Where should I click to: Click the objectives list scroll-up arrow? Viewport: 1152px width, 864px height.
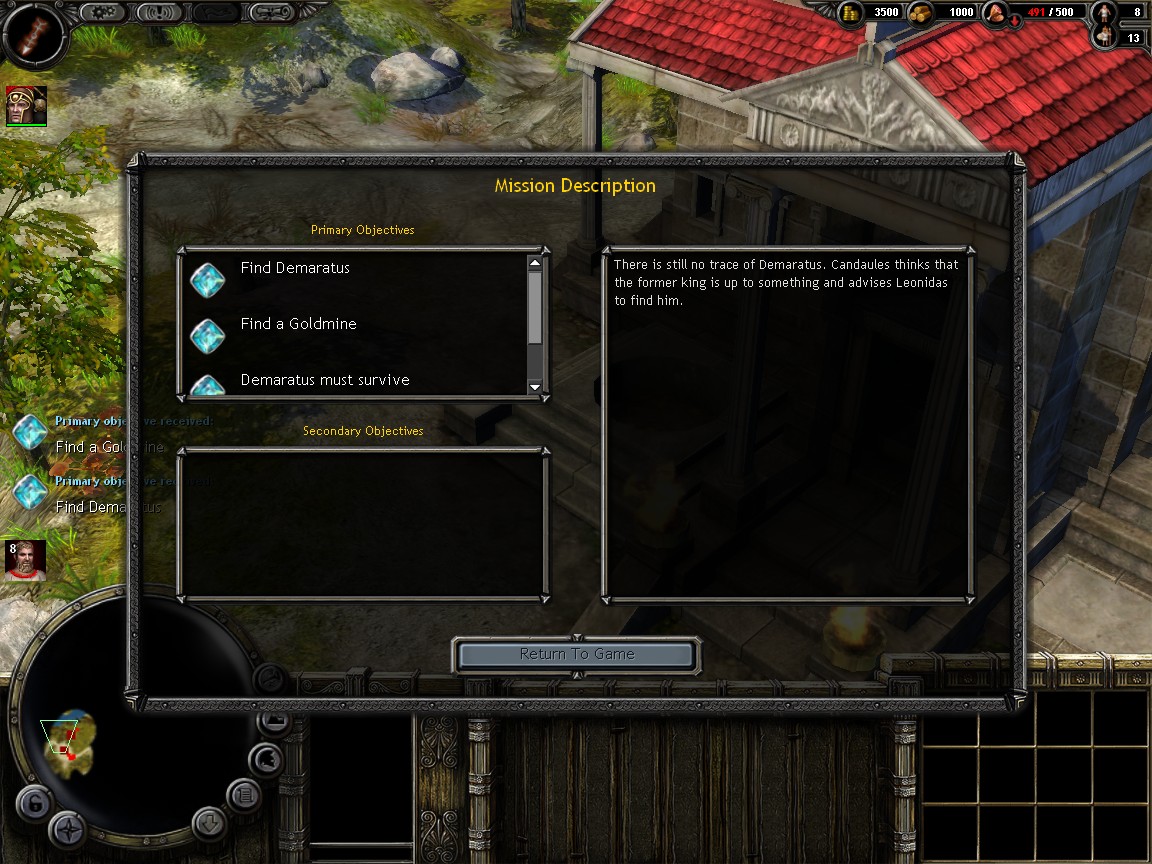pyautogui.click(x=535, y=263)
